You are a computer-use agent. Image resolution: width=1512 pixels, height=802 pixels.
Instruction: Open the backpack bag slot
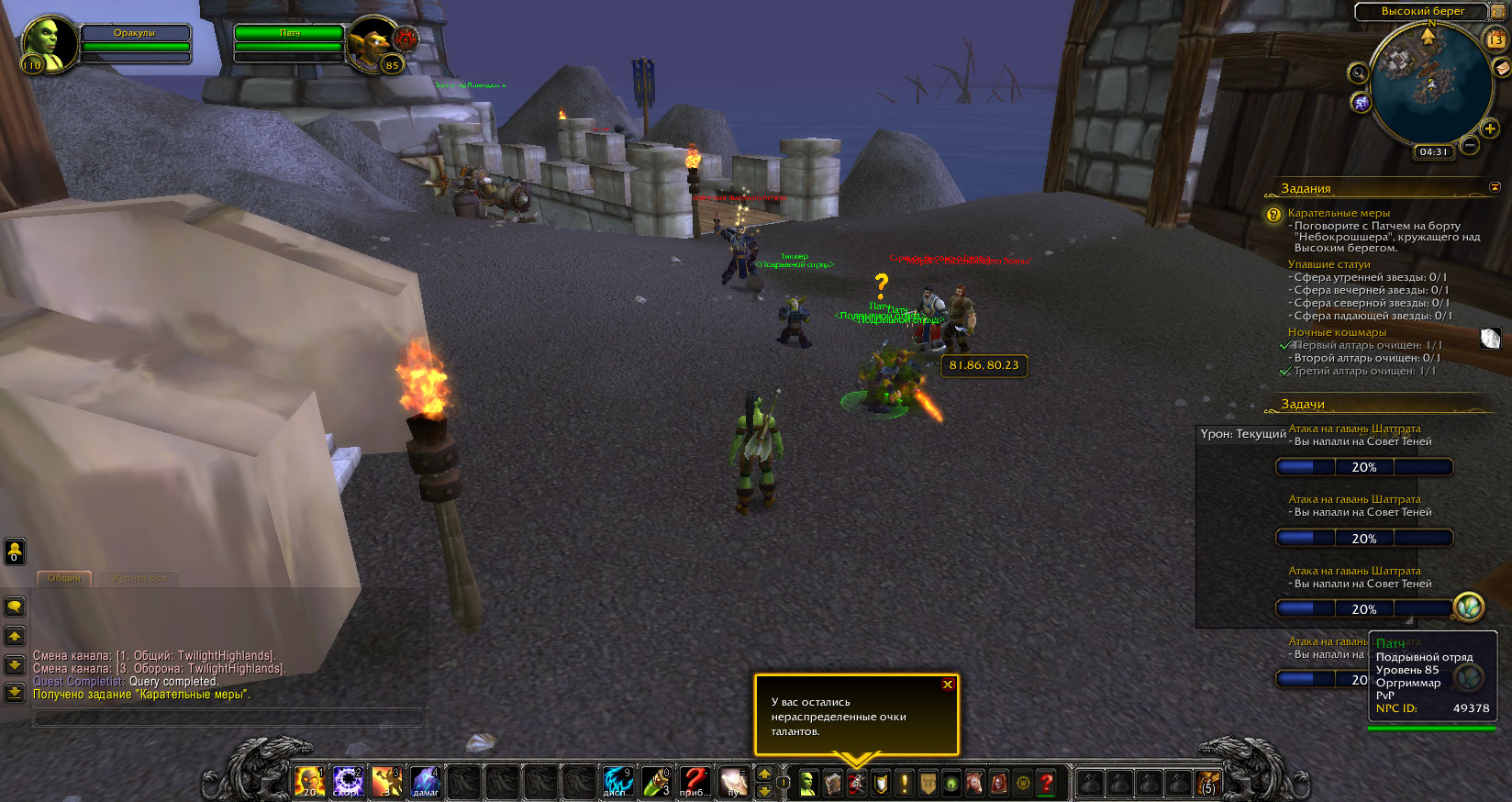click(1207, 783)
